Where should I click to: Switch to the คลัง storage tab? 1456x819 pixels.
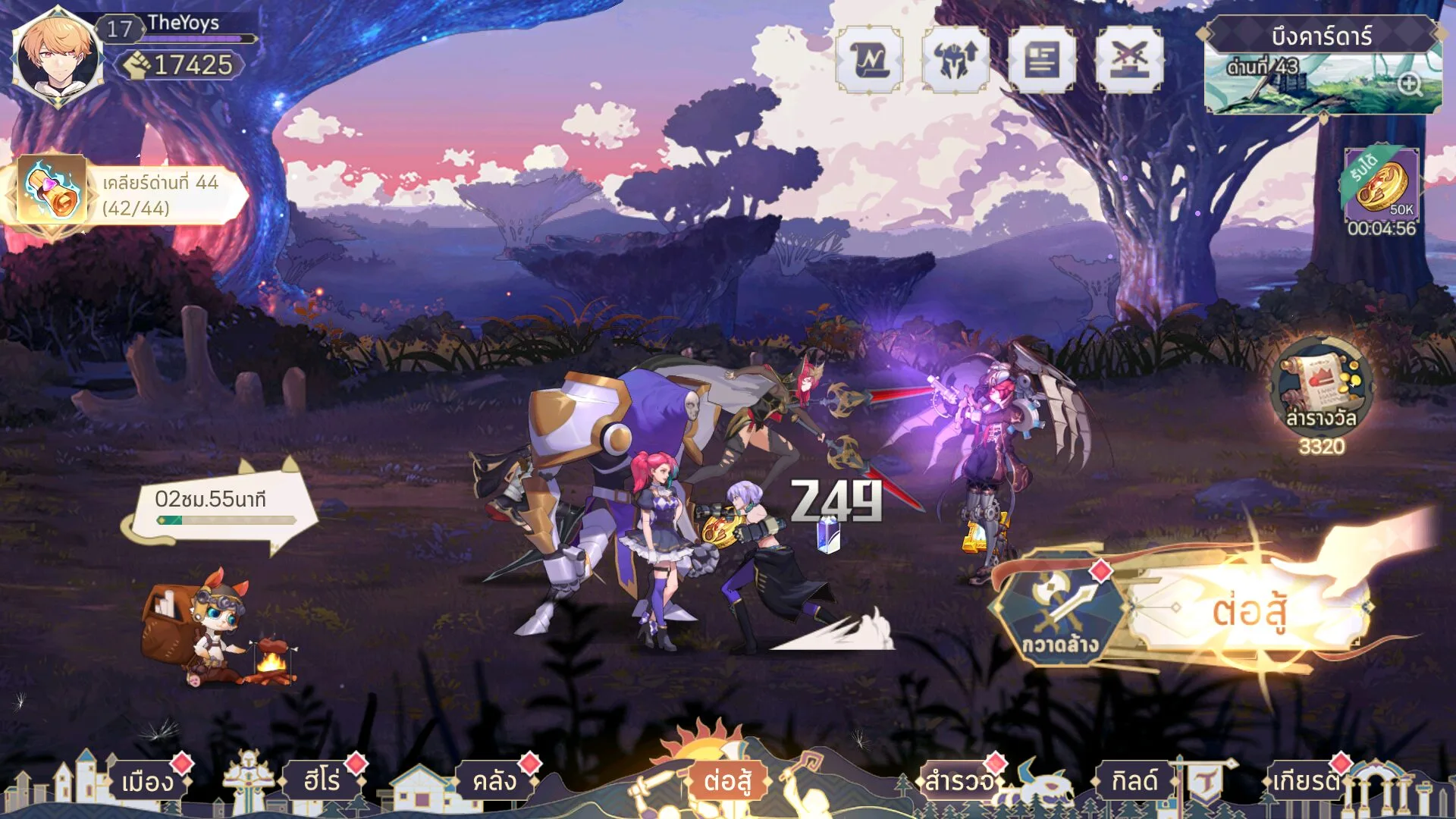coord(494,781)
